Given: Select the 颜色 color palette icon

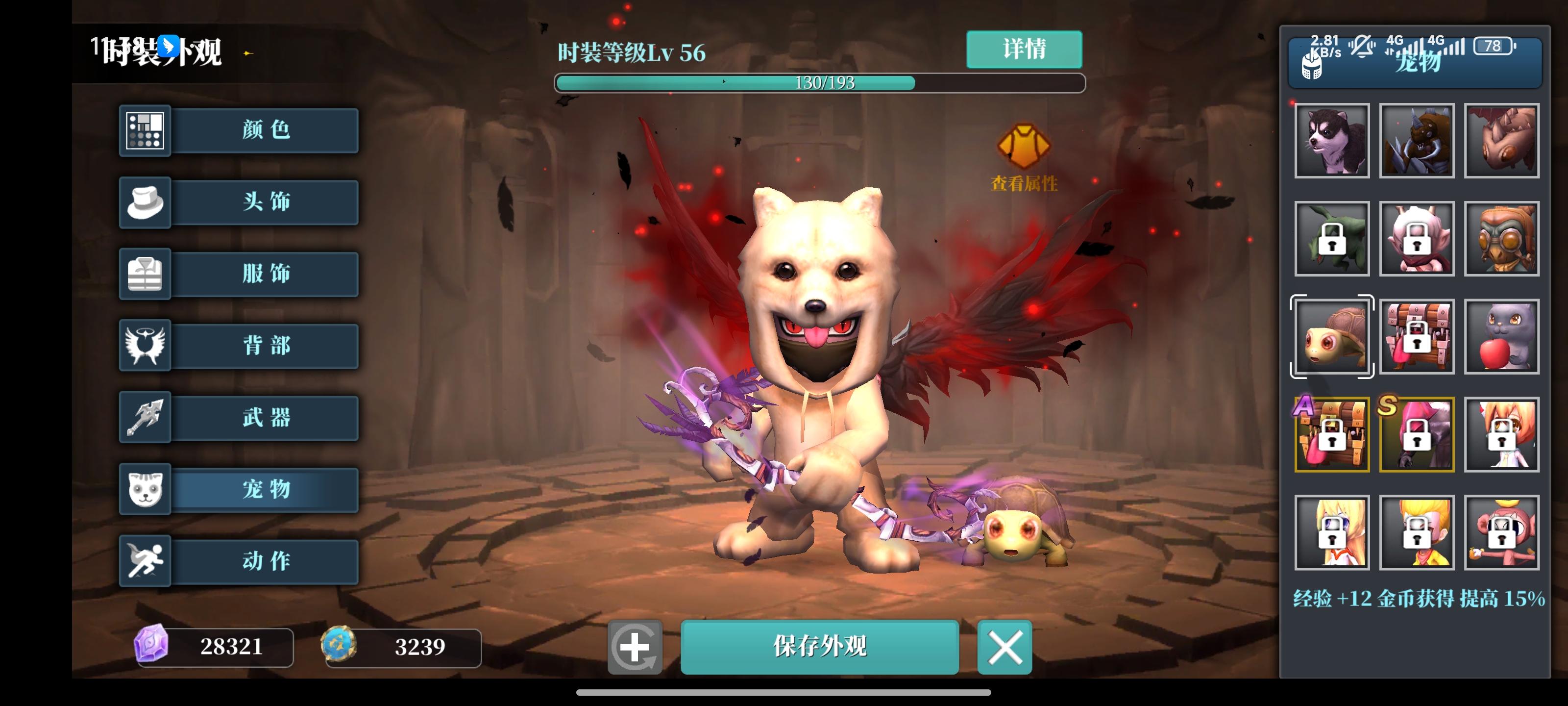Looking at the screenshot, I should pyautogui.click(x=145, y=130).
